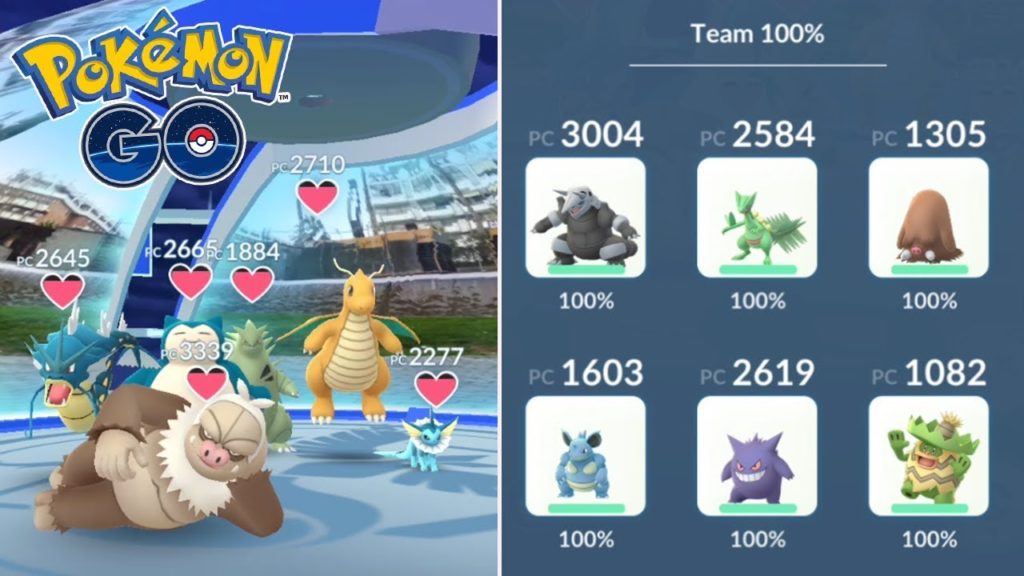Viewport: 1024px width, 576px height.
Task: Pick the Piloswine card with PC 1305
Action: [x=929, y=217]
